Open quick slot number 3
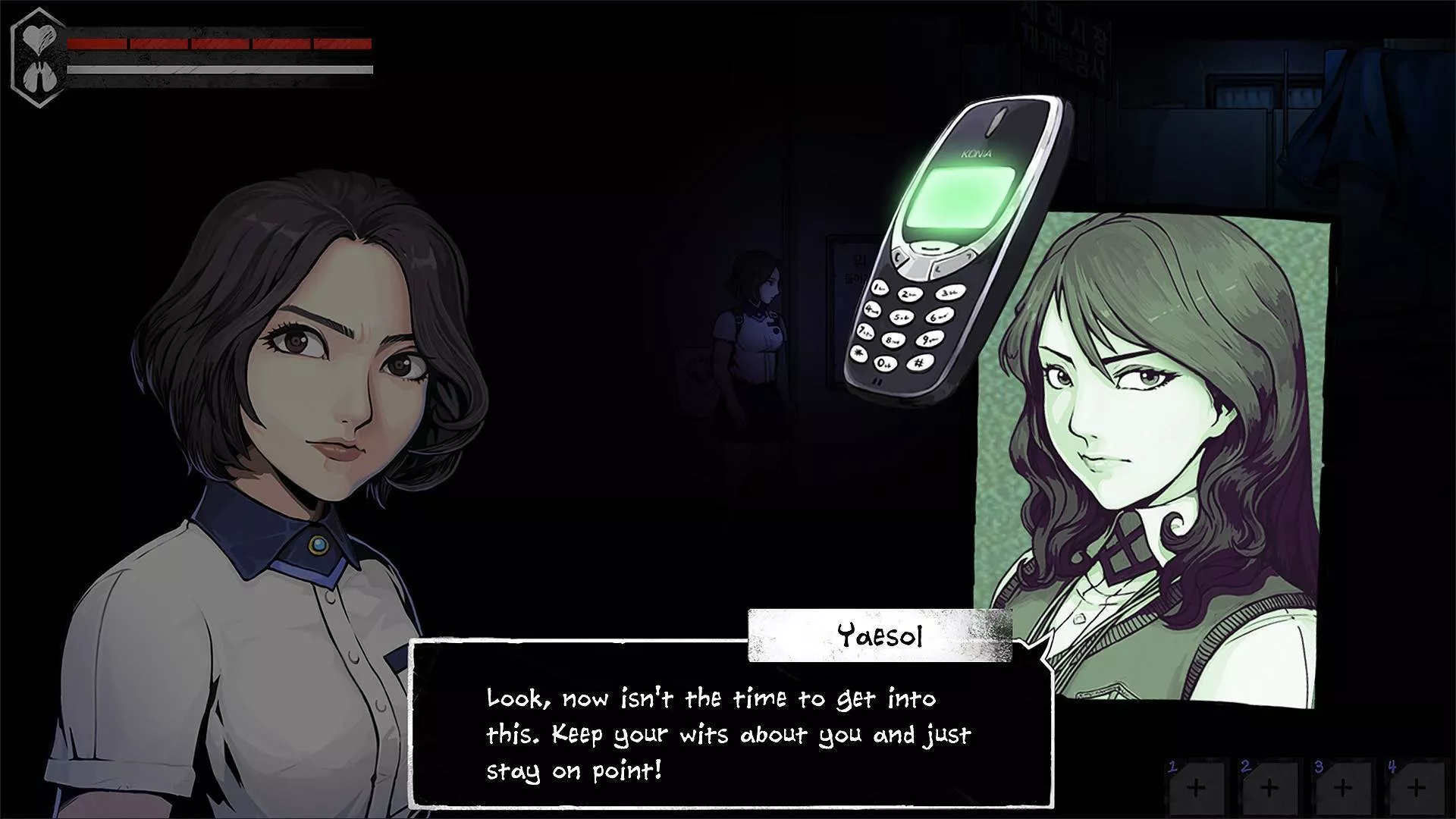This screenshot has width=1456, height=819. pos(1342,787)
